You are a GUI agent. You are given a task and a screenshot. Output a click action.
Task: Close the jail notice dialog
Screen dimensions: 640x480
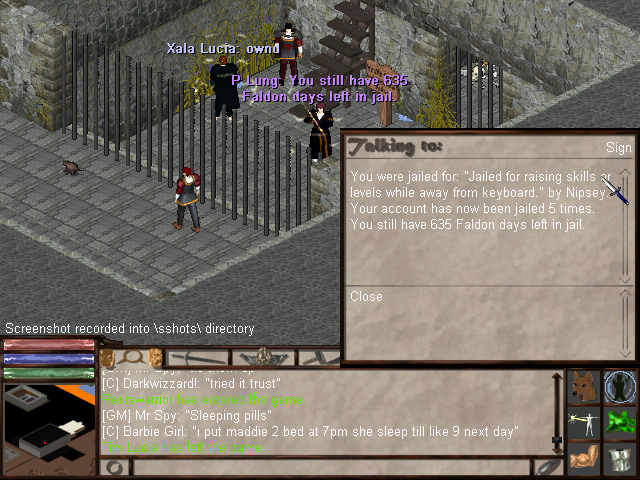click(x=366, y=297)
